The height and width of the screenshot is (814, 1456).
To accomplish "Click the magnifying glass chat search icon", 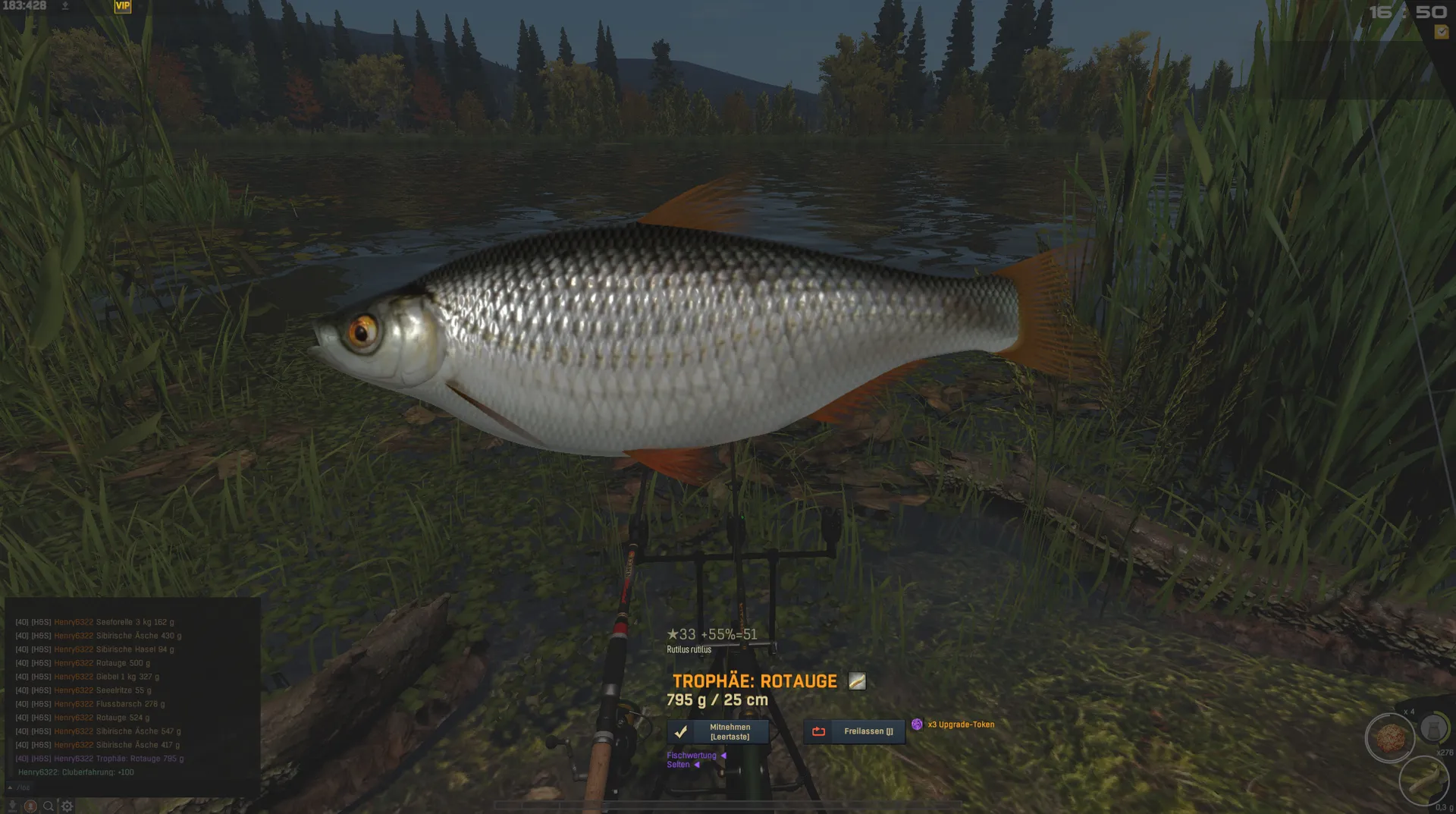I will (x=49, y=806).
